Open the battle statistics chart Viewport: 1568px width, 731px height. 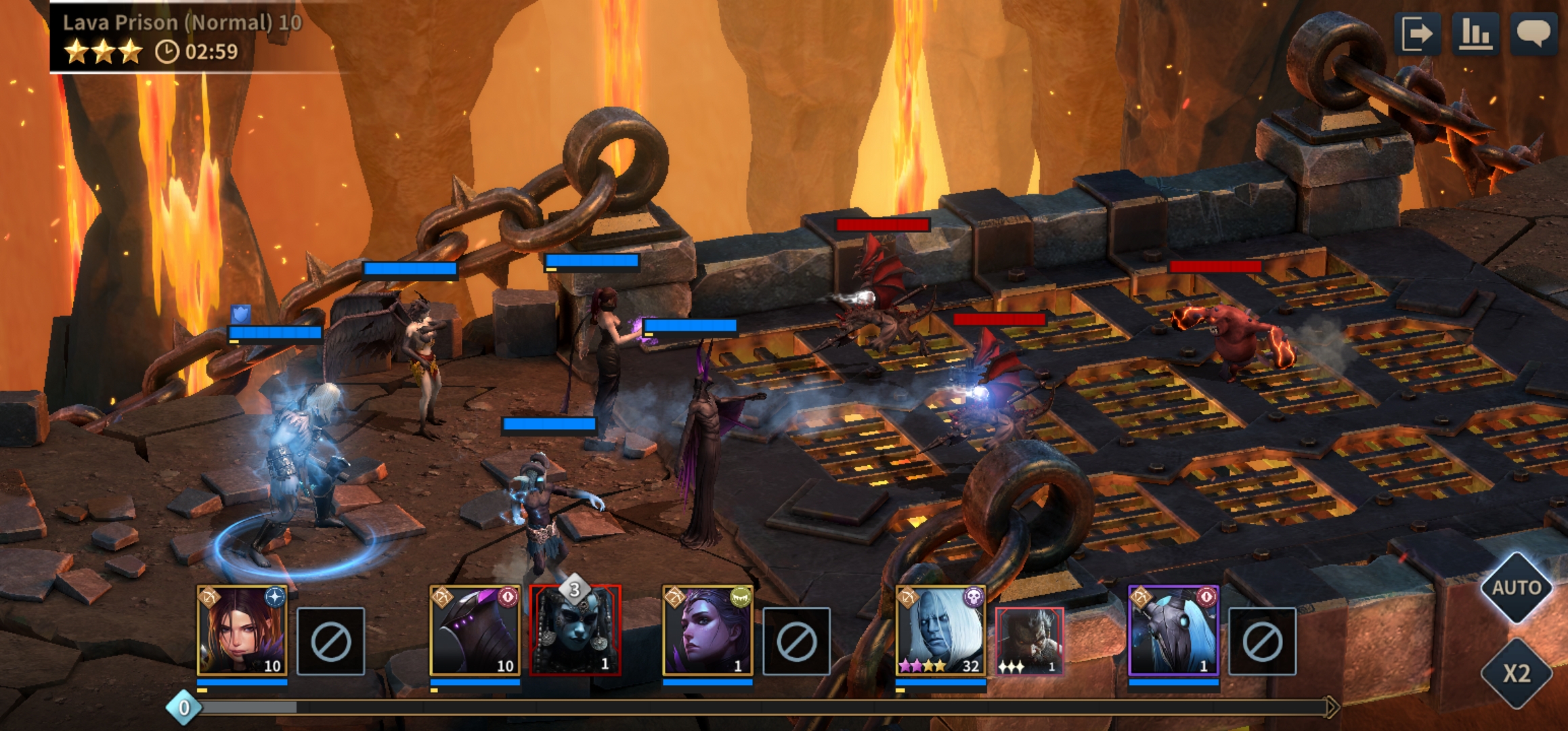[x=1475, y=34]
